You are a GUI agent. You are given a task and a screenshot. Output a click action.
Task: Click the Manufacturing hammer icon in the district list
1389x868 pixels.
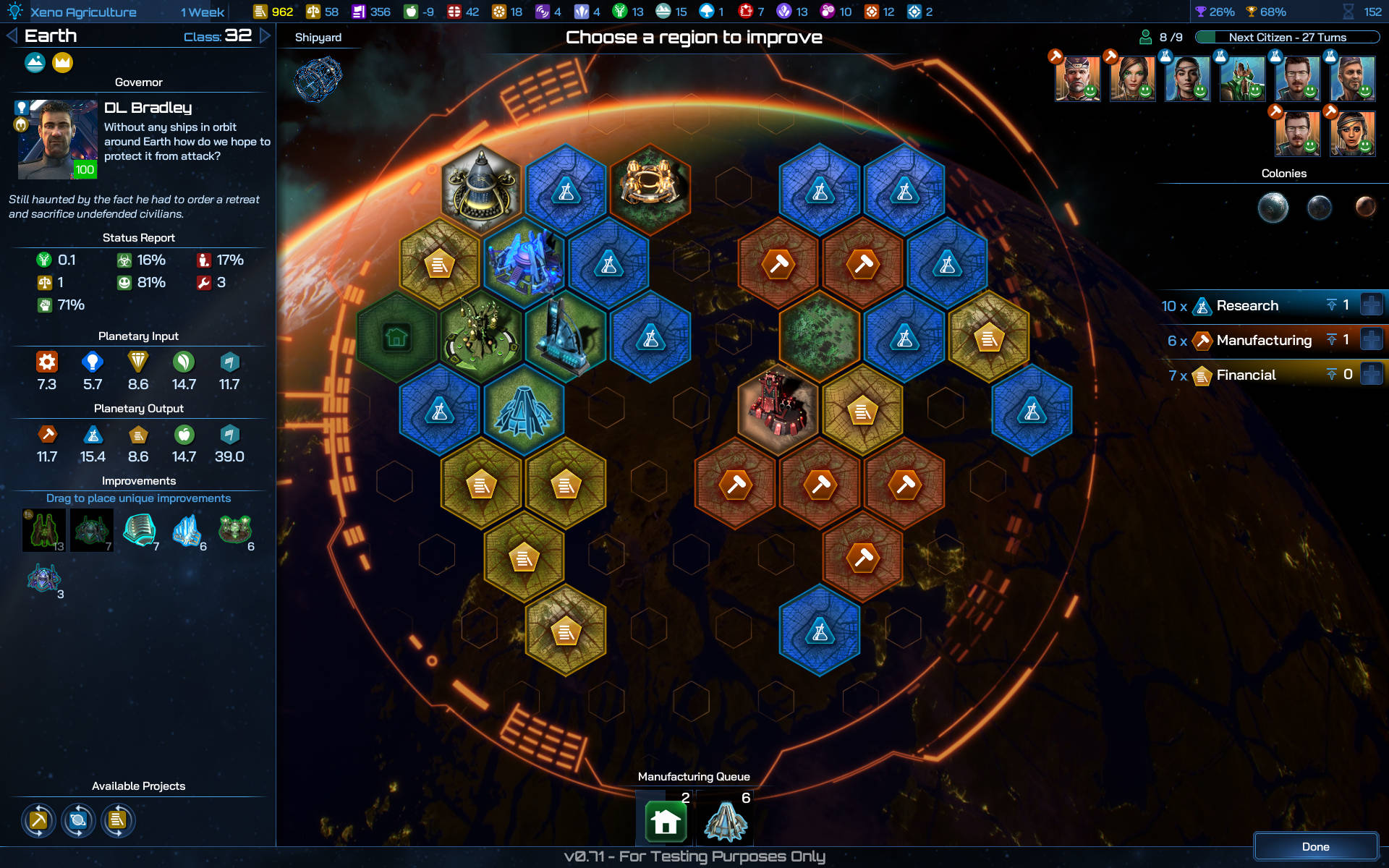pyautogui.click(x=1203, y=340)
